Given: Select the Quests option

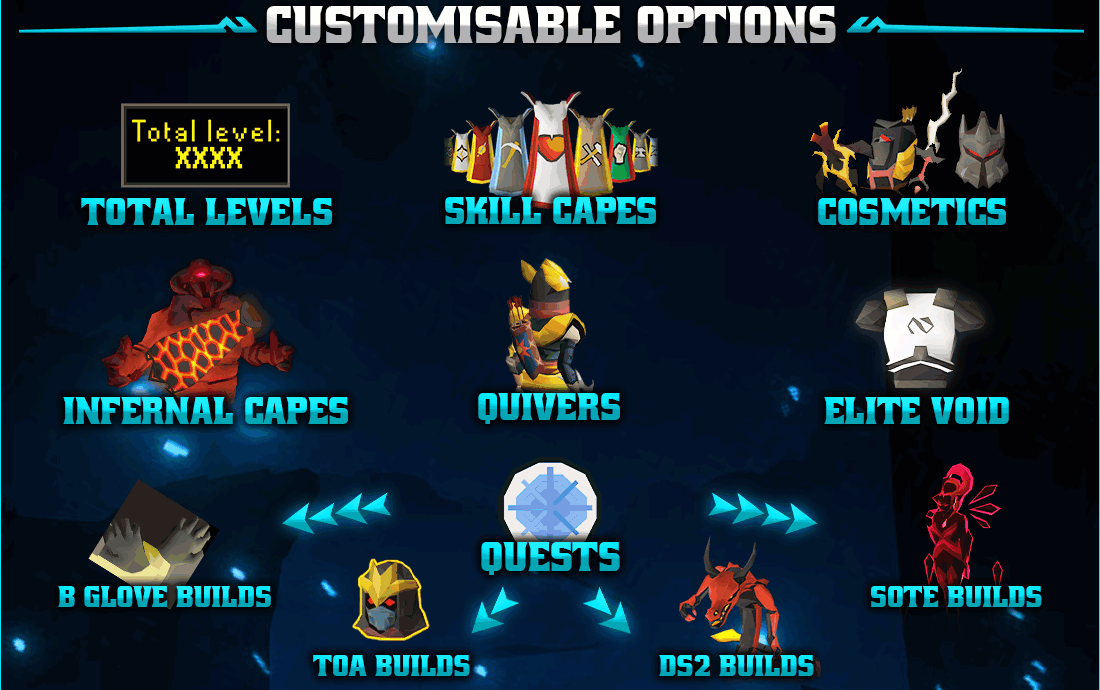Looking at the screenshot, I should coord(550,557).
